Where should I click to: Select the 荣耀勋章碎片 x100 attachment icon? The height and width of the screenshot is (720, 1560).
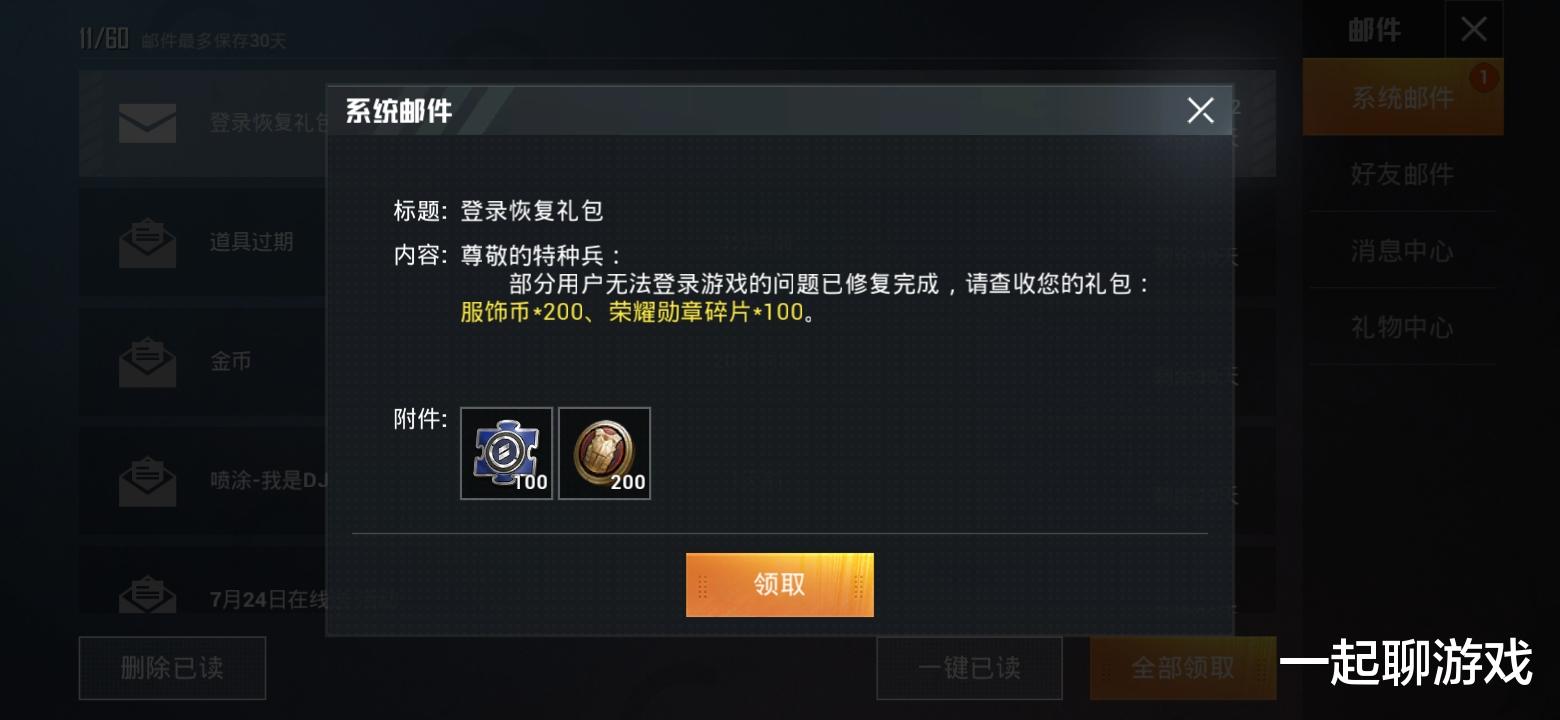[x=506, y=453]
